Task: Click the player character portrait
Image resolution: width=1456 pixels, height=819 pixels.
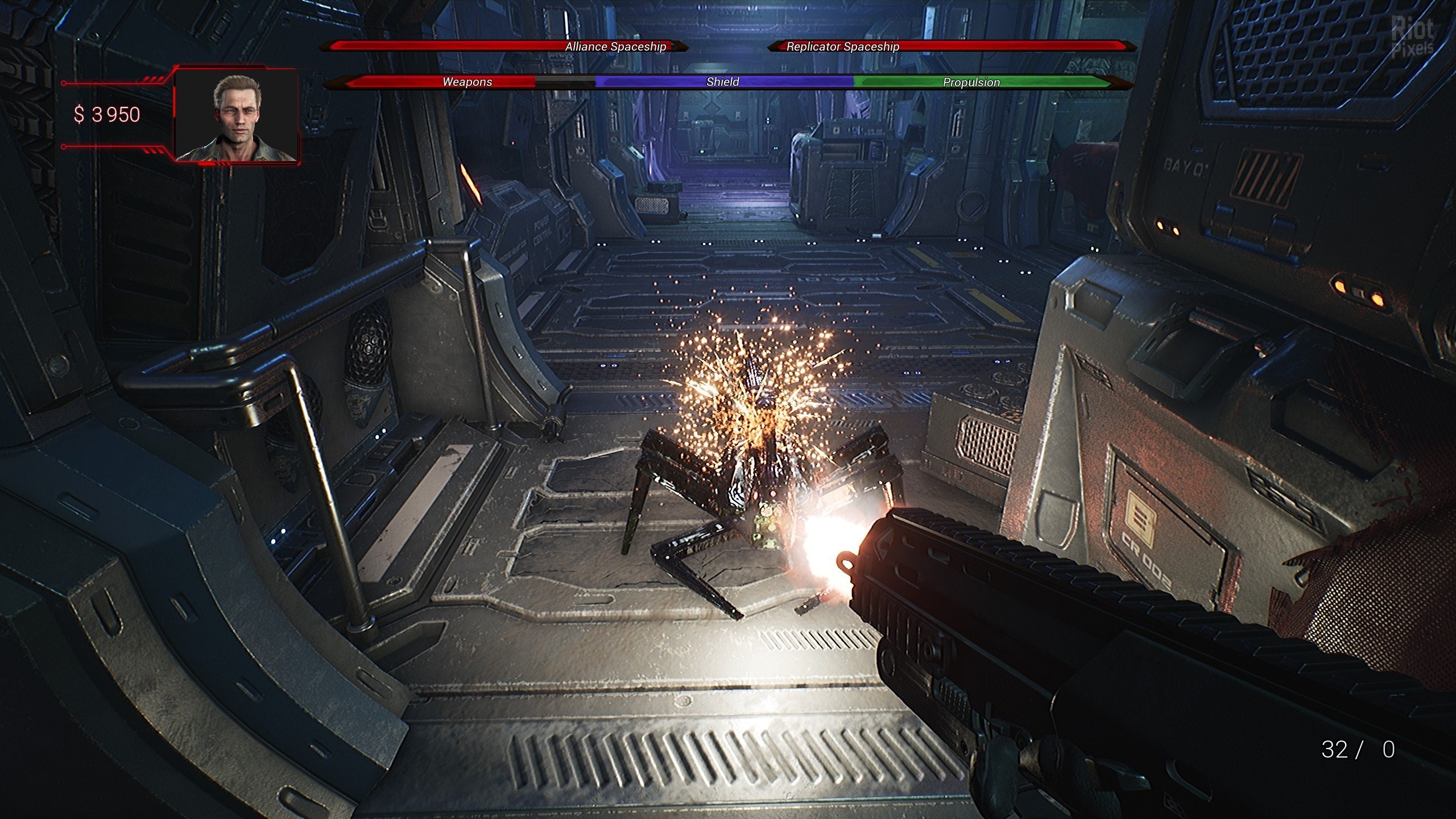Action: pos(236,116)
